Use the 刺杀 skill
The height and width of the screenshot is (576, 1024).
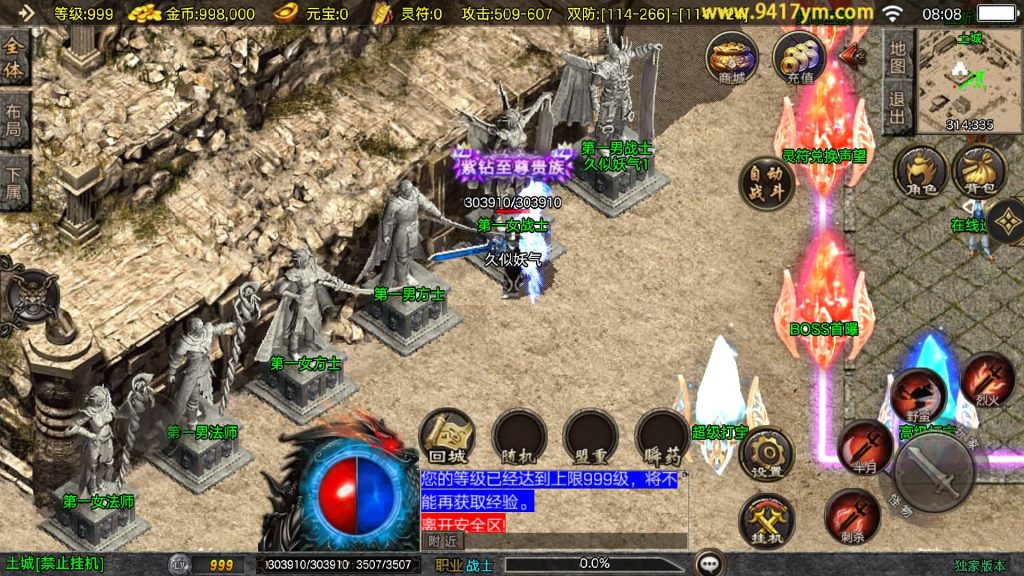pos(852,516)
